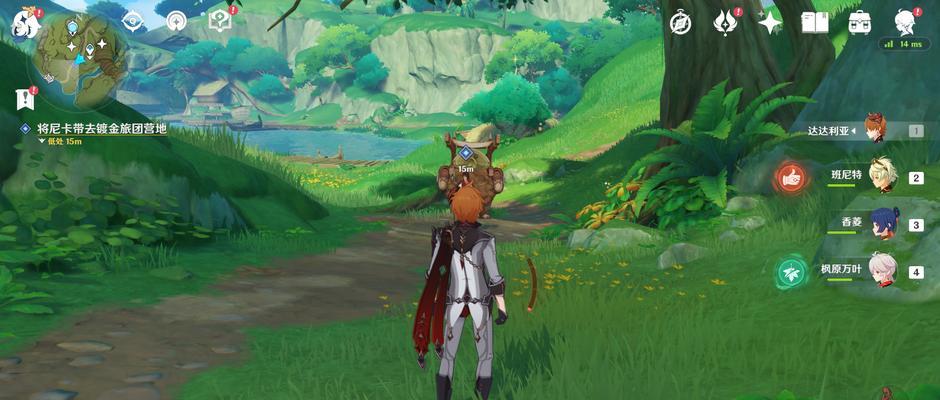Open the four-pointed star wish icon
This screenshot has height=400, width=940.
click(770, 22)
